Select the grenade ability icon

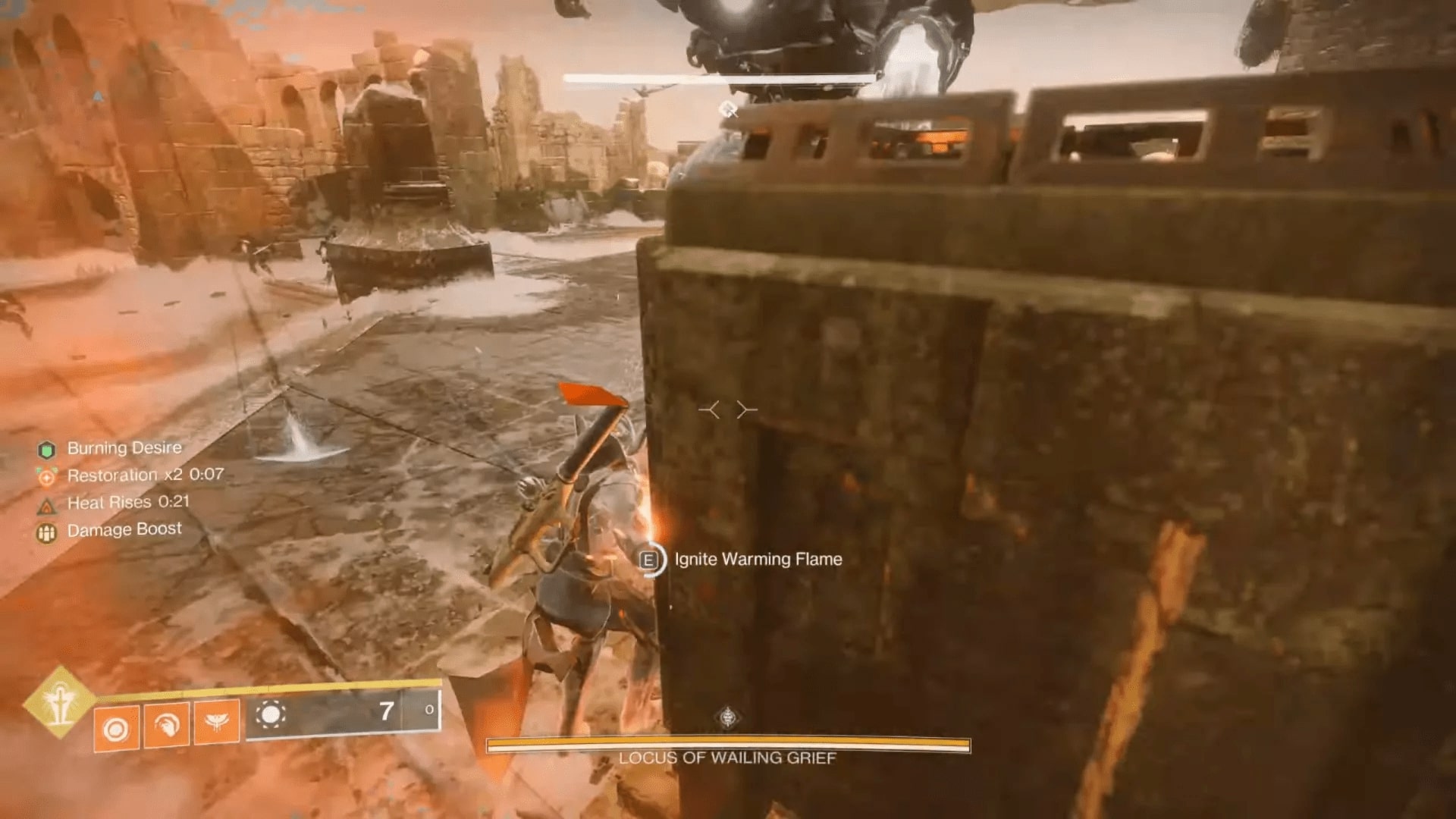[116, 729]
